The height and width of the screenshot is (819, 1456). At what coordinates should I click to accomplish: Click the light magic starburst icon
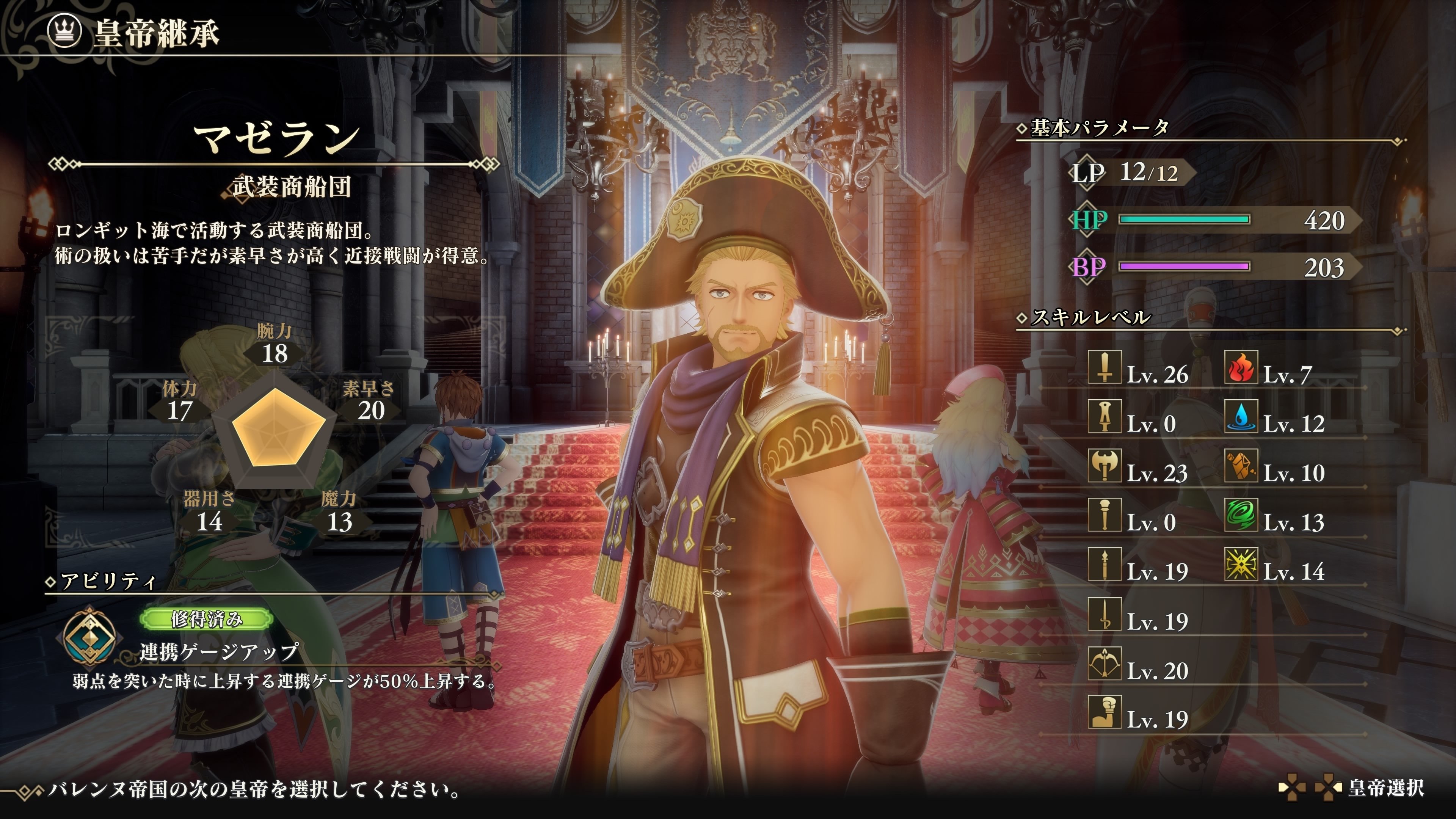pyautogui.click(x=1241, y=564)
